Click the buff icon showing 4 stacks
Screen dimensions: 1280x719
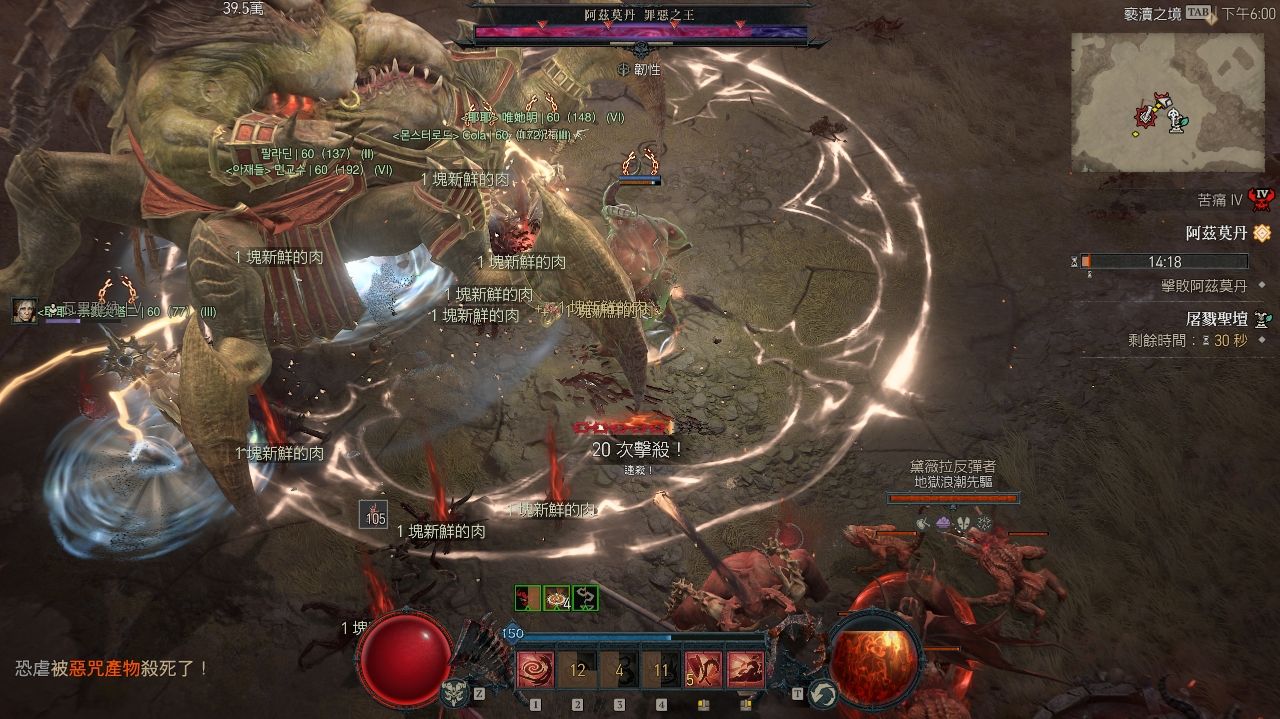pos(556,598)
